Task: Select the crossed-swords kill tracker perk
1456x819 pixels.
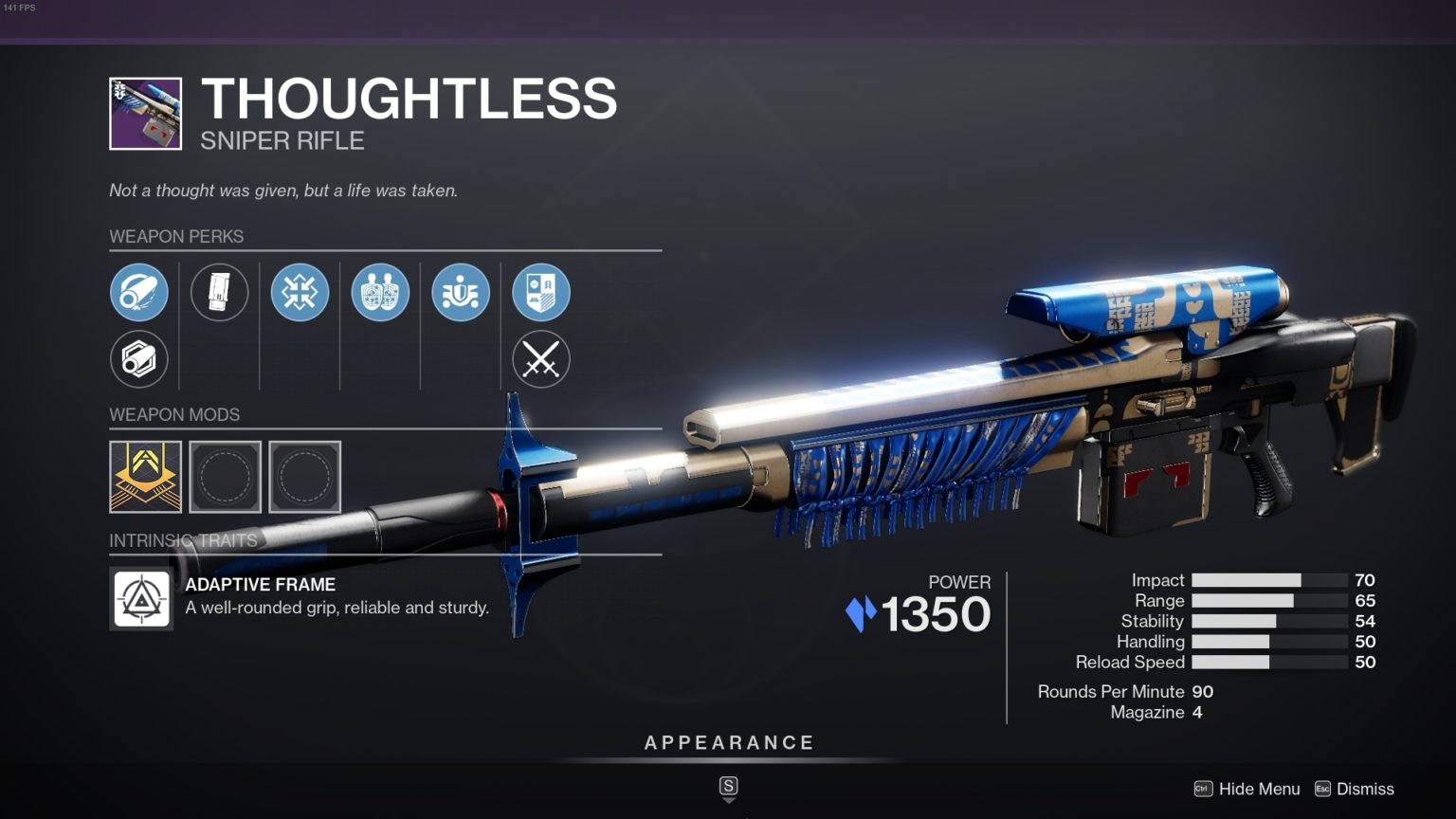Action: [540, 359]
